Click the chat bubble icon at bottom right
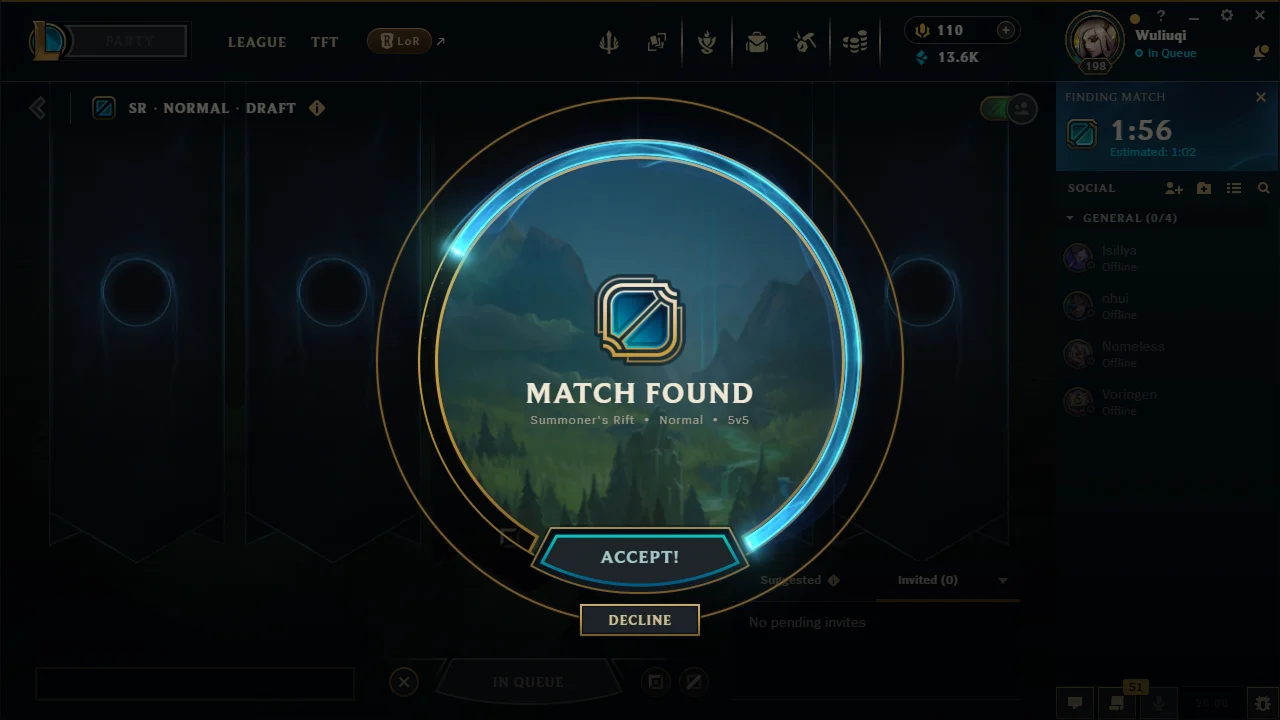This screenshot has width=1280, height=720. click(1075, 703)
